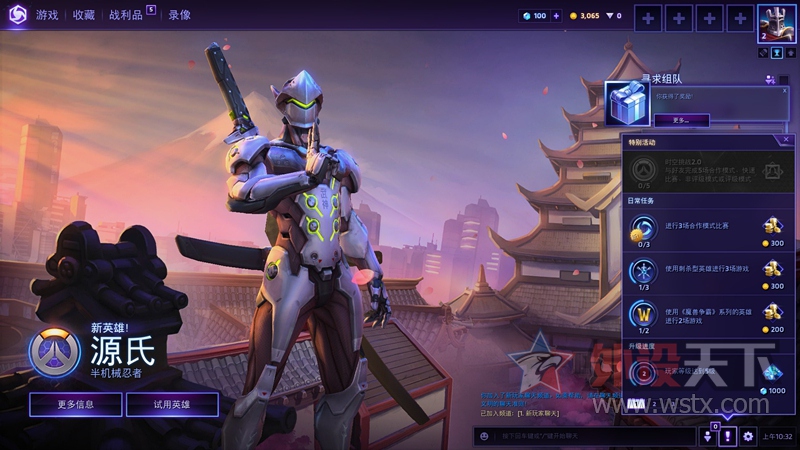Click the gold coin currency counter
Viewport: 800px width, 450px height.
(x=583, y=16)
